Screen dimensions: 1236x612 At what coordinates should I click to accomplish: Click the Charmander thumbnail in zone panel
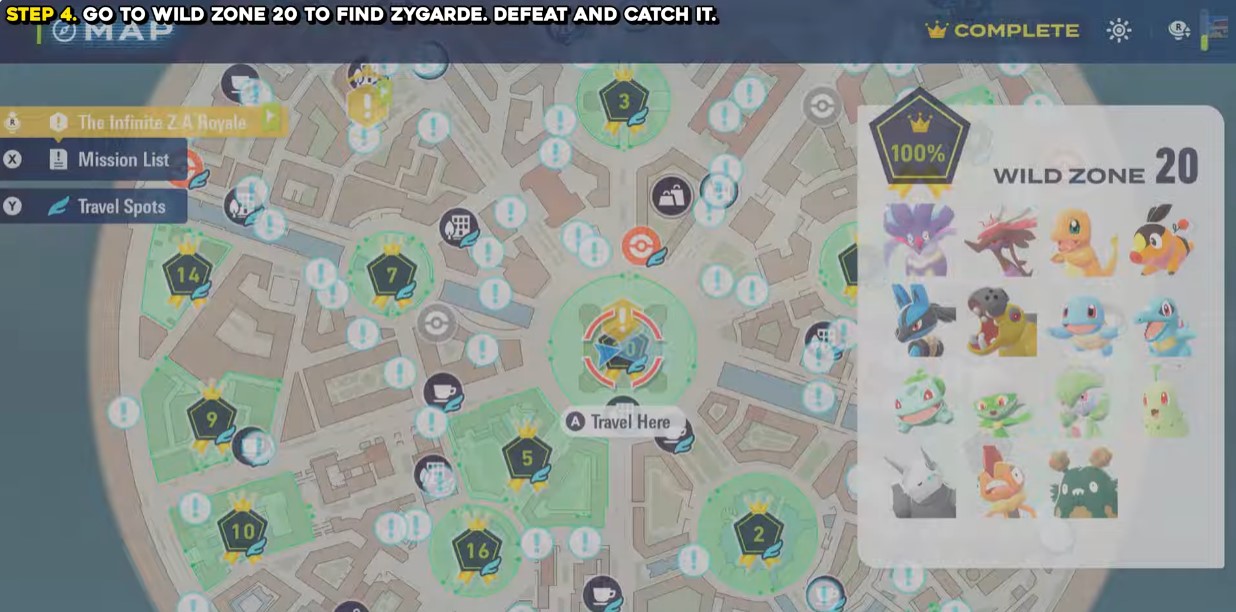(x=1083, y=241)
